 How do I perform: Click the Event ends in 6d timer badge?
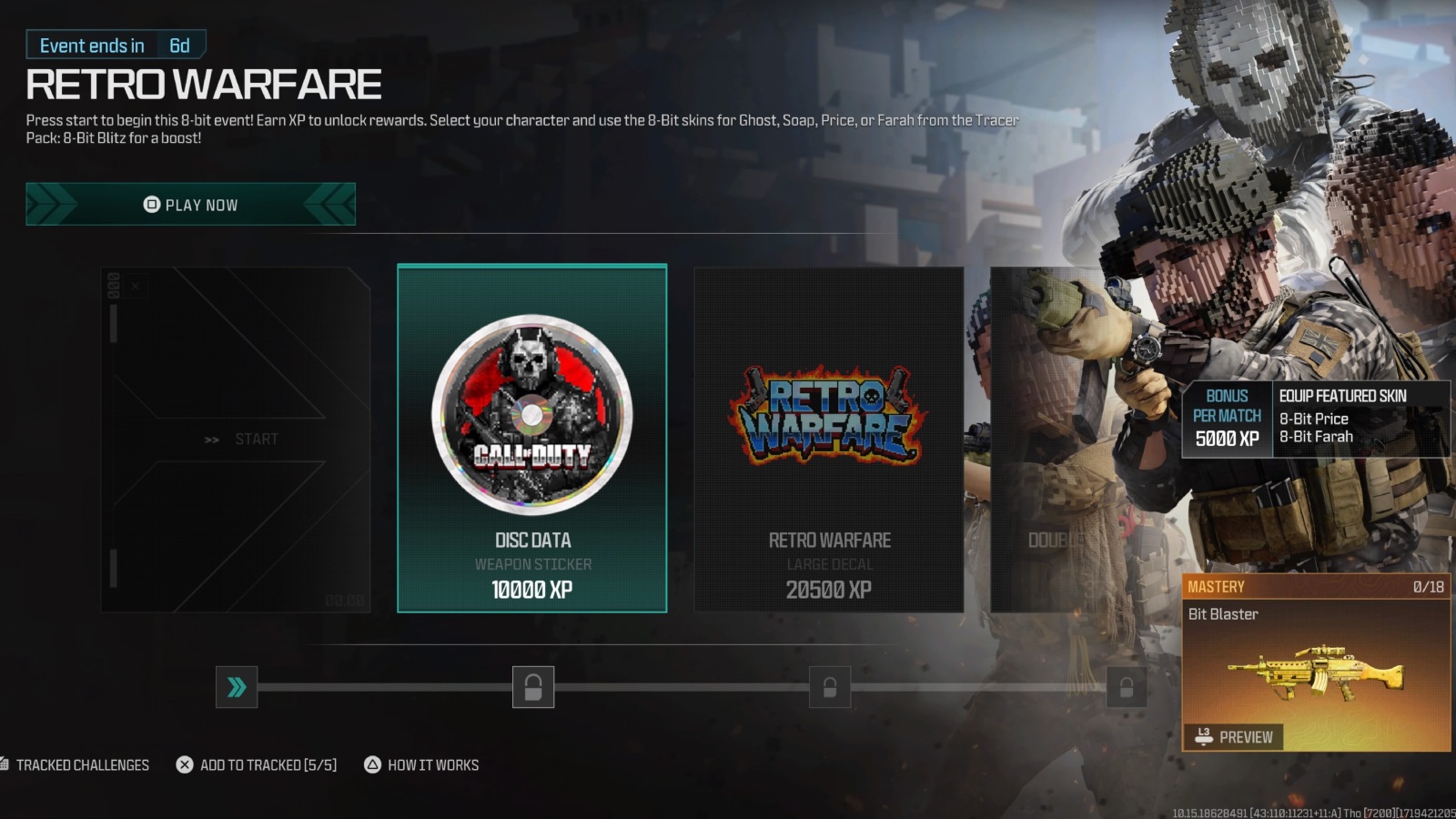115,45
